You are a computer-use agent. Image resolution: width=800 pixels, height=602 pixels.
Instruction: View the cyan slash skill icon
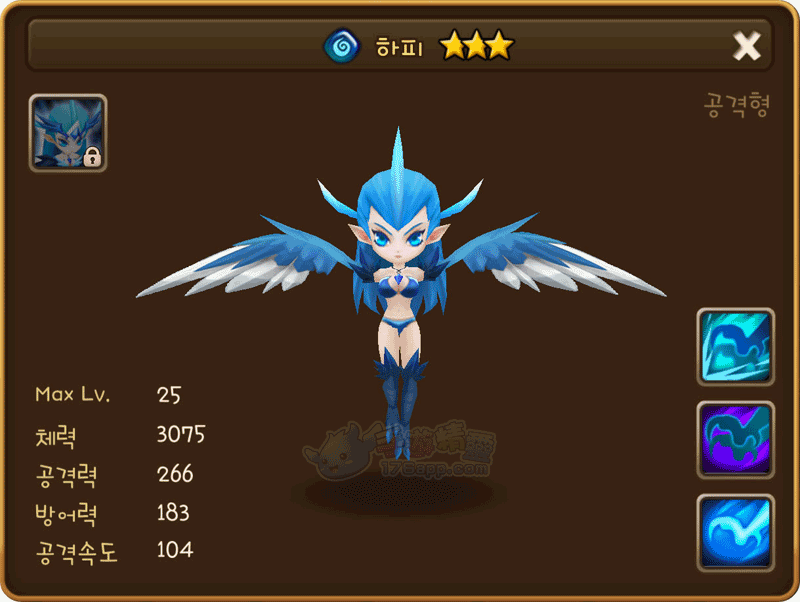coord(735,347)
